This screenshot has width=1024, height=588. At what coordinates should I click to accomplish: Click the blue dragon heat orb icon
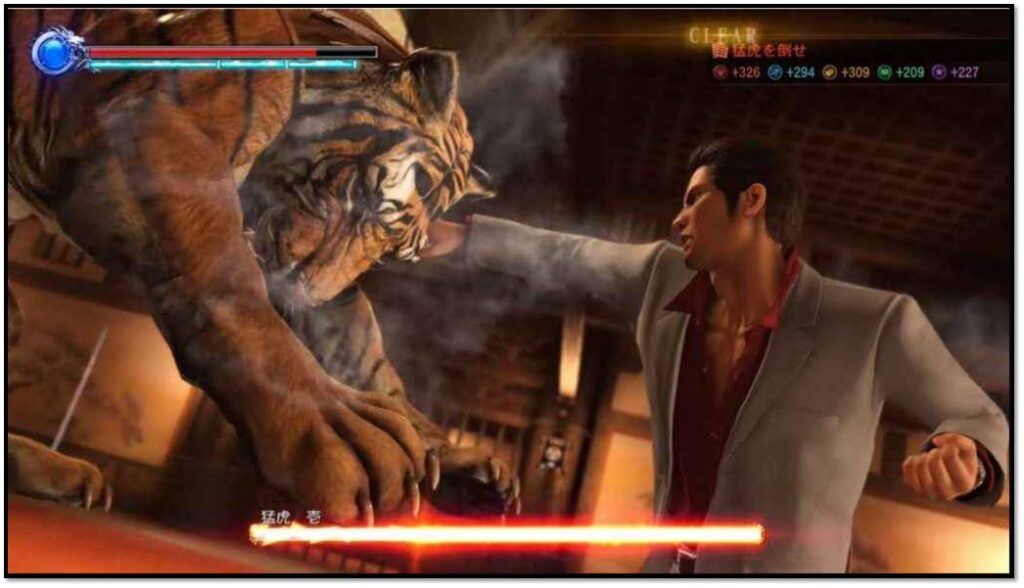click(x=53, y=52)
